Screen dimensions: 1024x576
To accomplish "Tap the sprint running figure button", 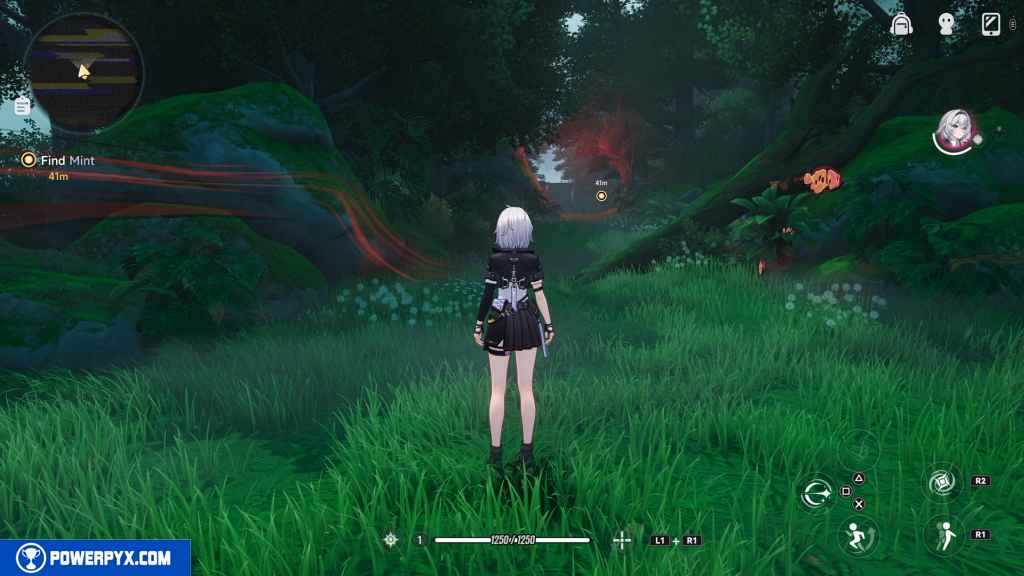I will (x=857, y=537).
